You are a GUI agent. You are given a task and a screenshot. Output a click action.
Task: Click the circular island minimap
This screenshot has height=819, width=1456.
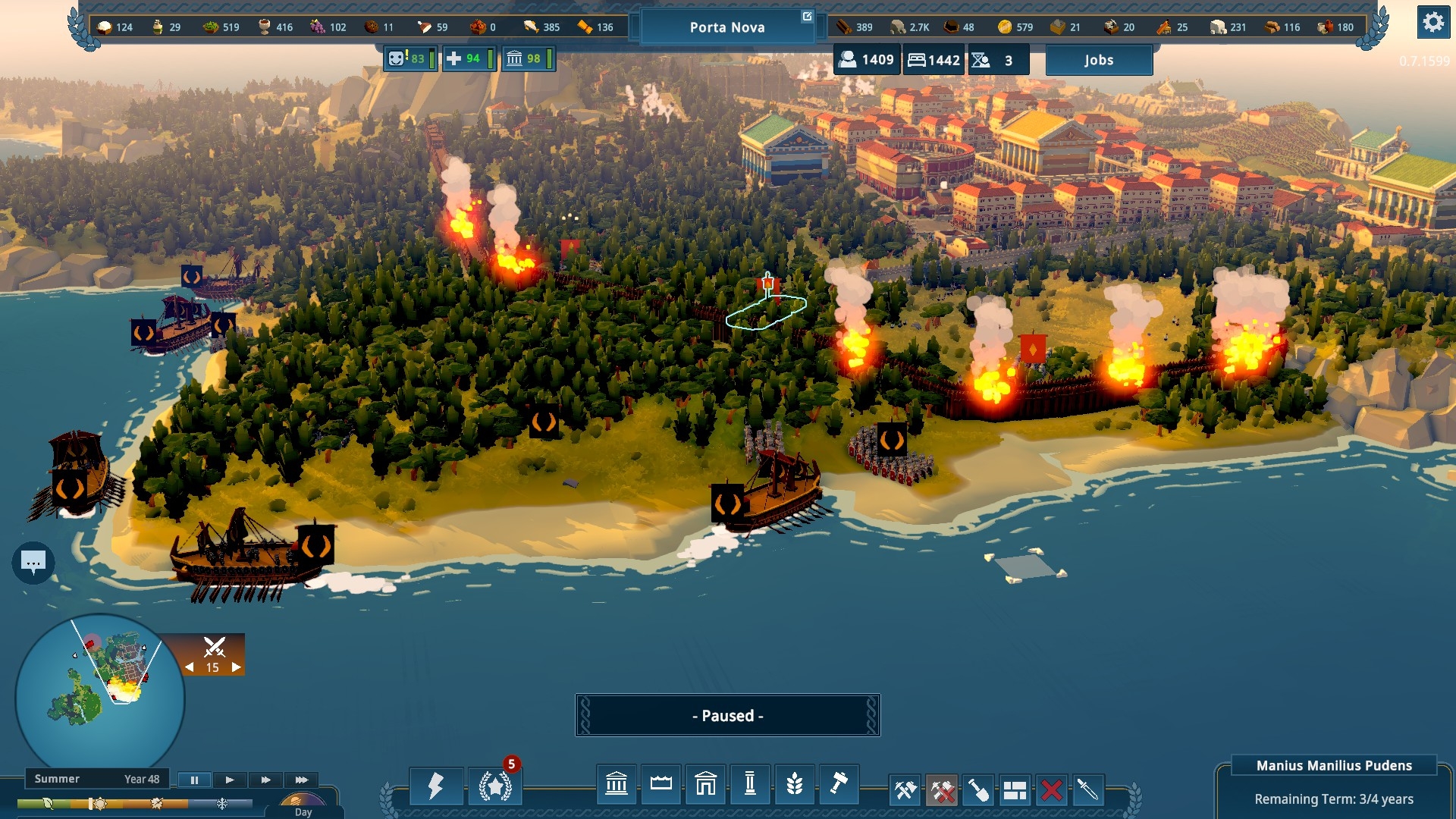[99, 695]
